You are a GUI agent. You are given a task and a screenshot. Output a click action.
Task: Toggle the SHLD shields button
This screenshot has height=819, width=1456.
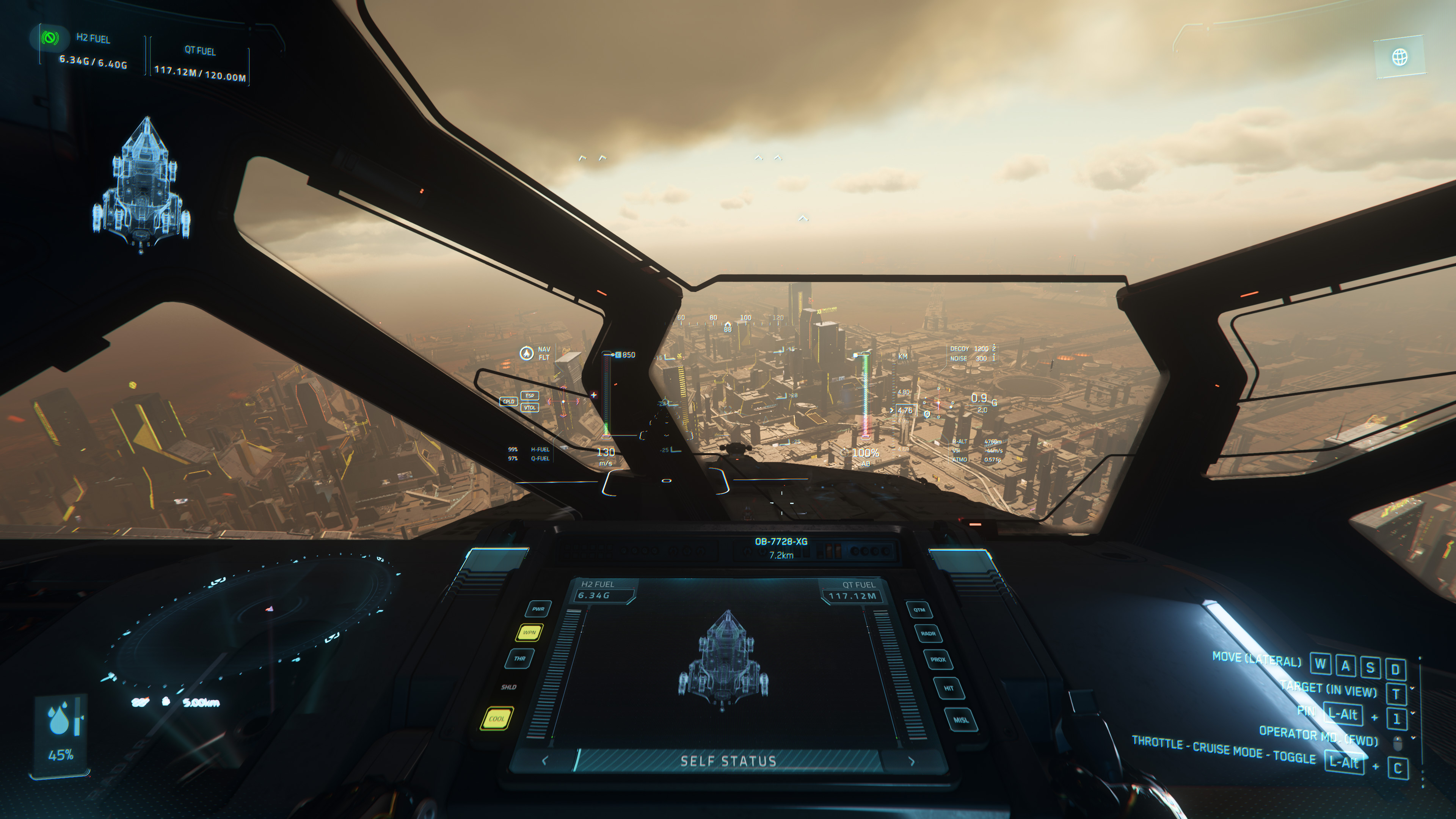tap(508, 687)
